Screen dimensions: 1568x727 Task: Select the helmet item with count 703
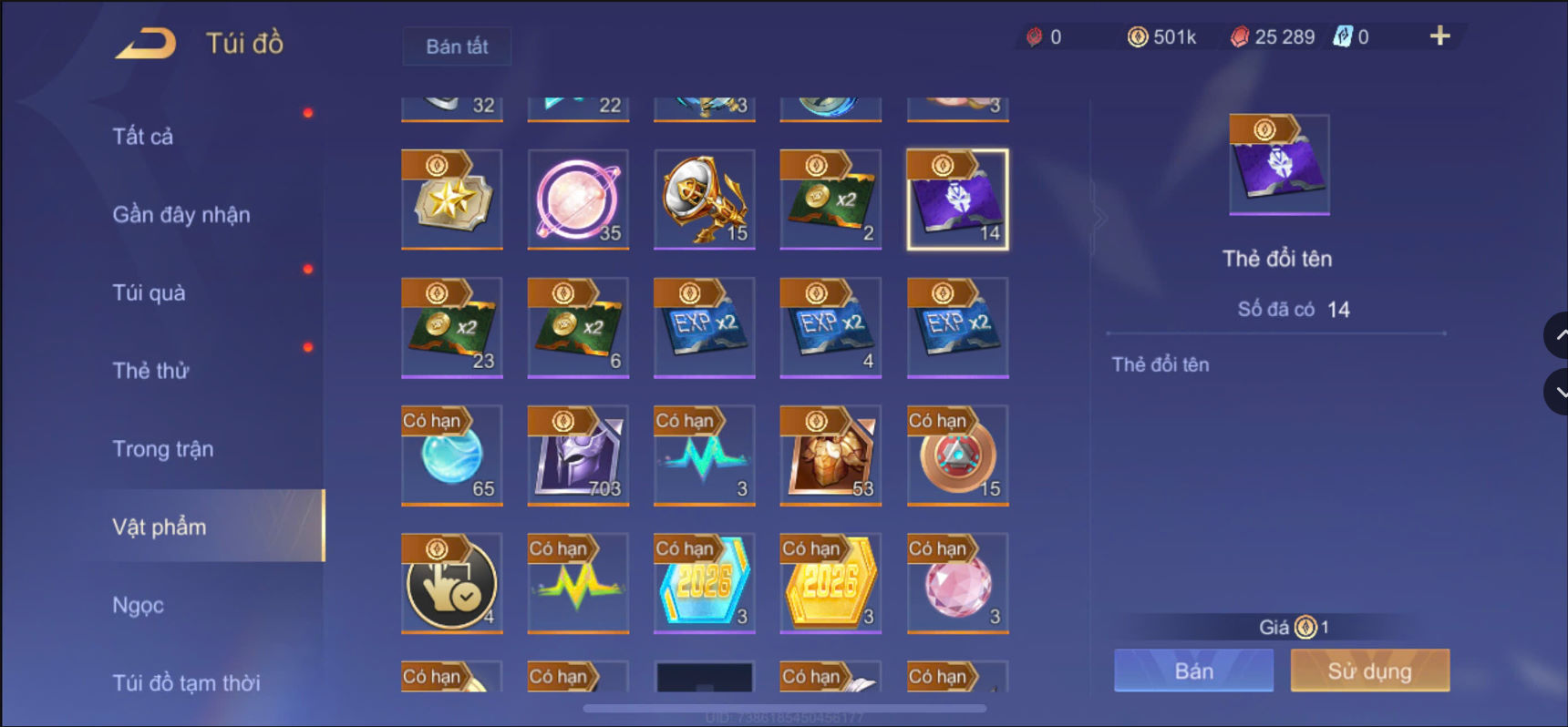(x=578, y=454)
